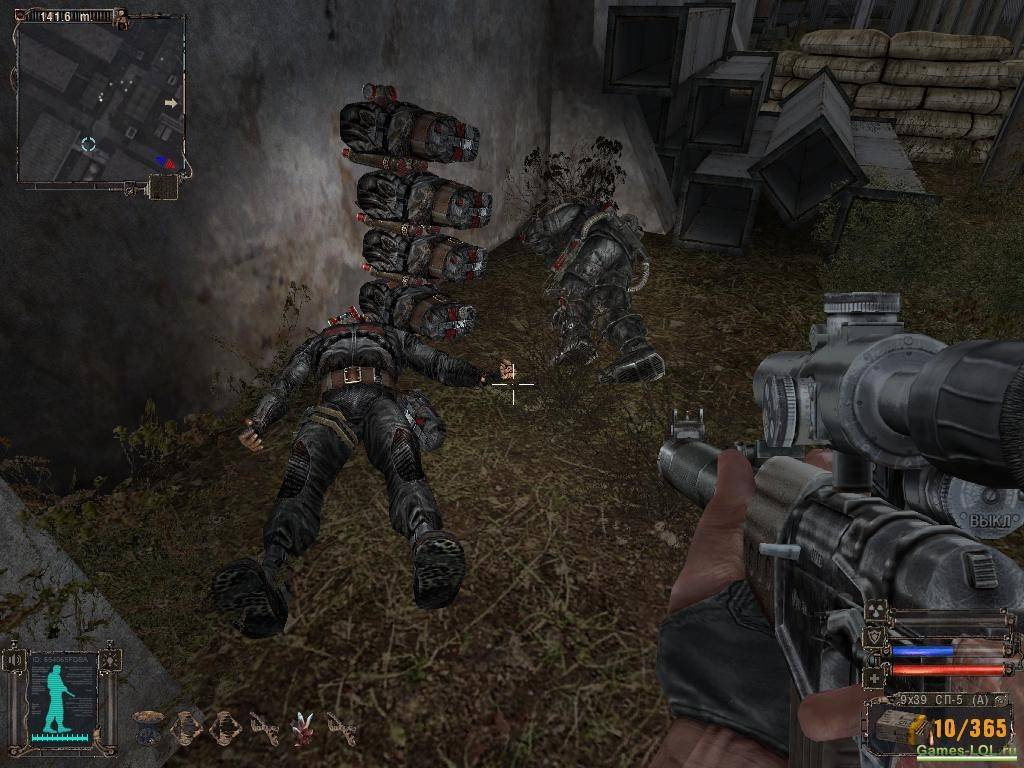
Task: Select the bowl-shaped artifact on the belt
Action: point(148,726)
